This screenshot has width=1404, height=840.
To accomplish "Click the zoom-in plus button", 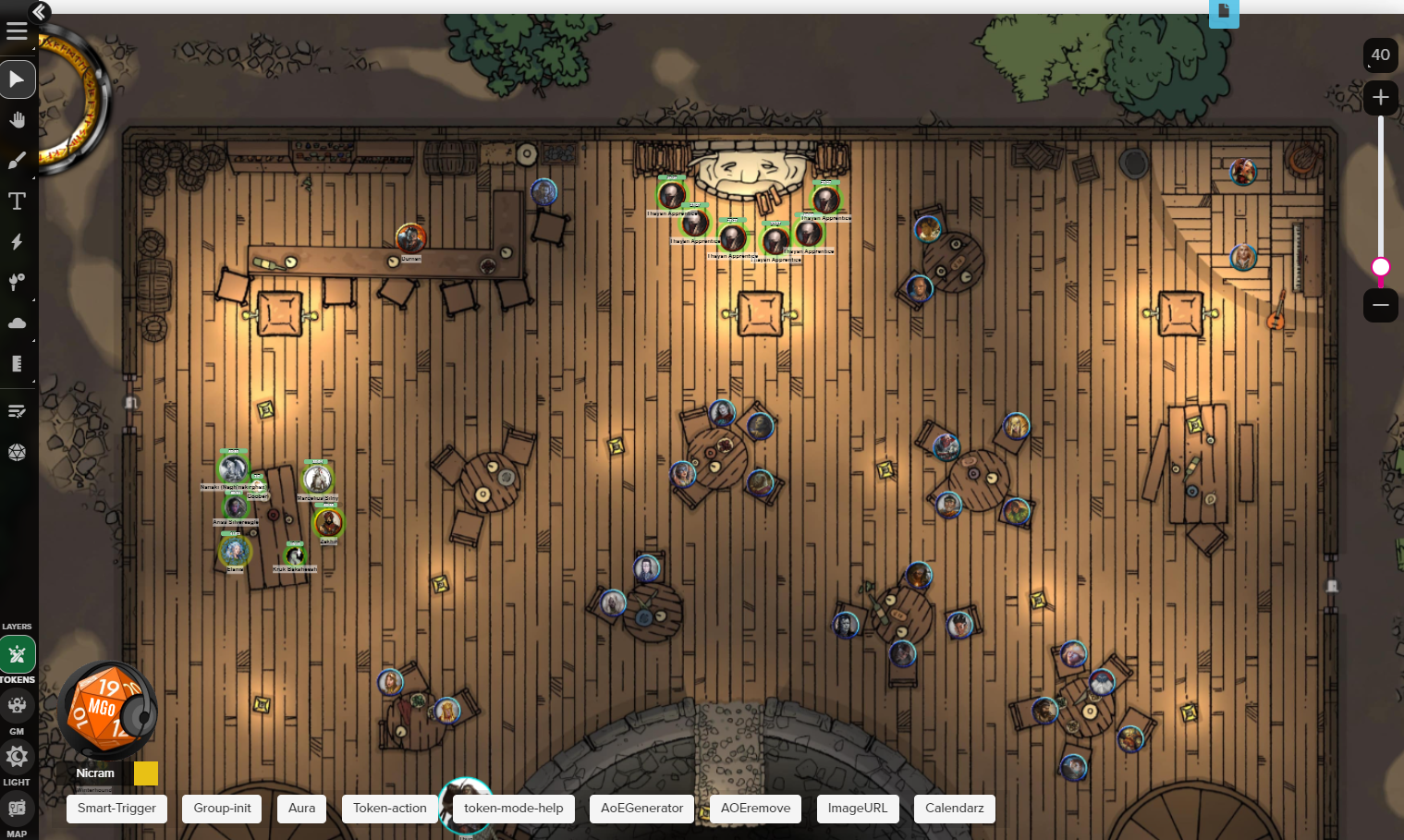I will 1380,97.
